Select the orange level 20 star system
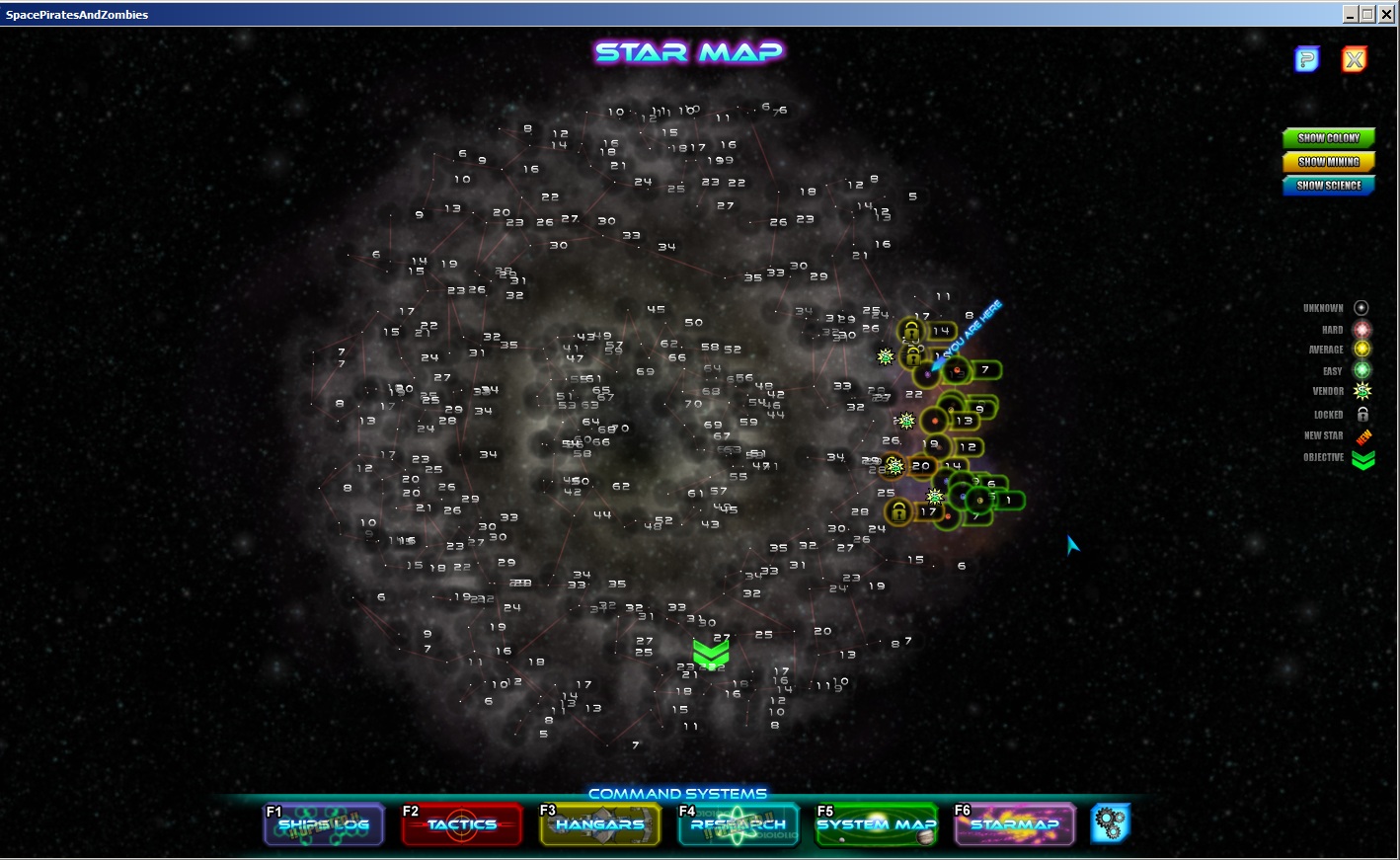The width and height of the screenshot is (1400, 860). pyautogui.click(x=896, y=465)
